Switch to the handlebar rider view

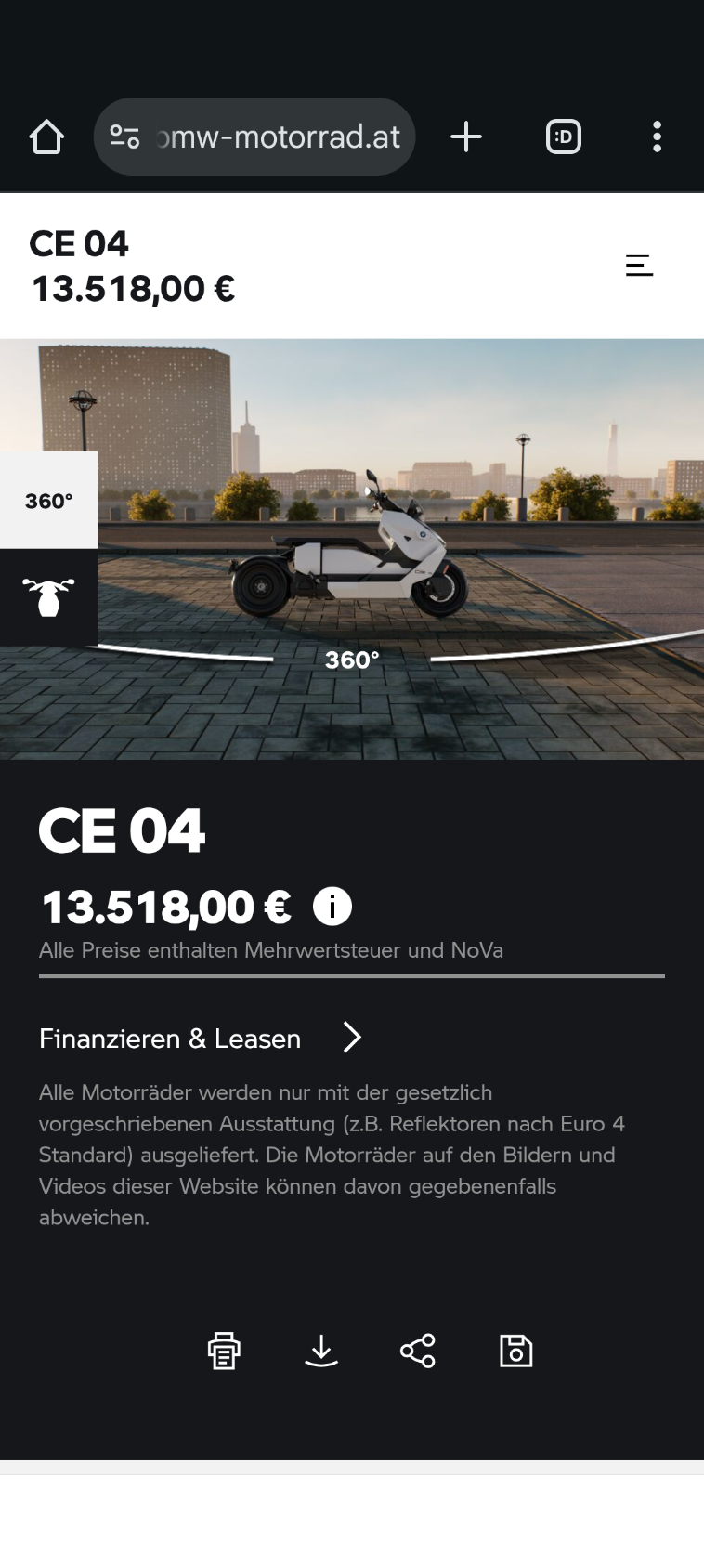[48, 597]
